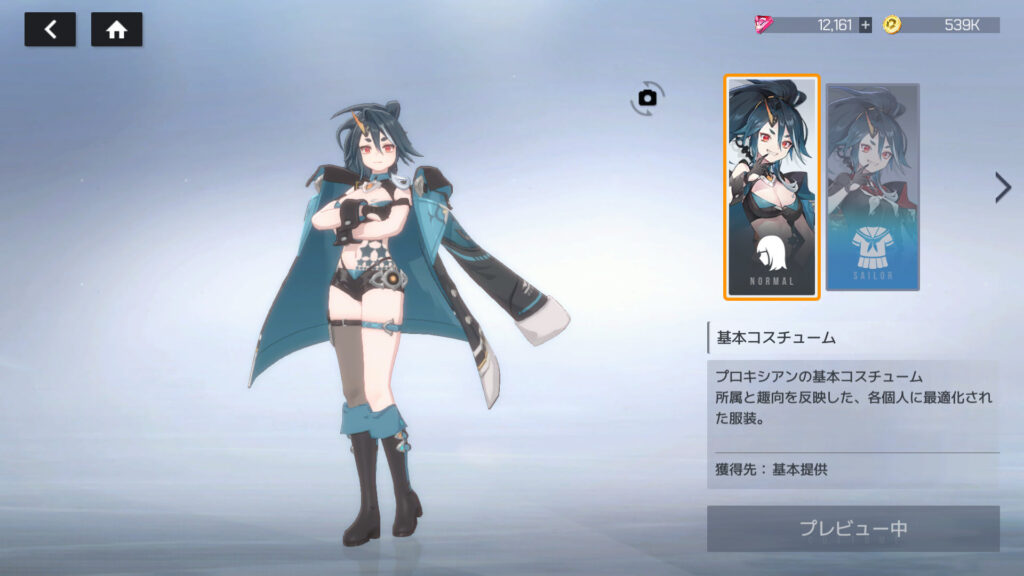
Task: Toggle the camera view icon
Action: [x=648, y=97]
